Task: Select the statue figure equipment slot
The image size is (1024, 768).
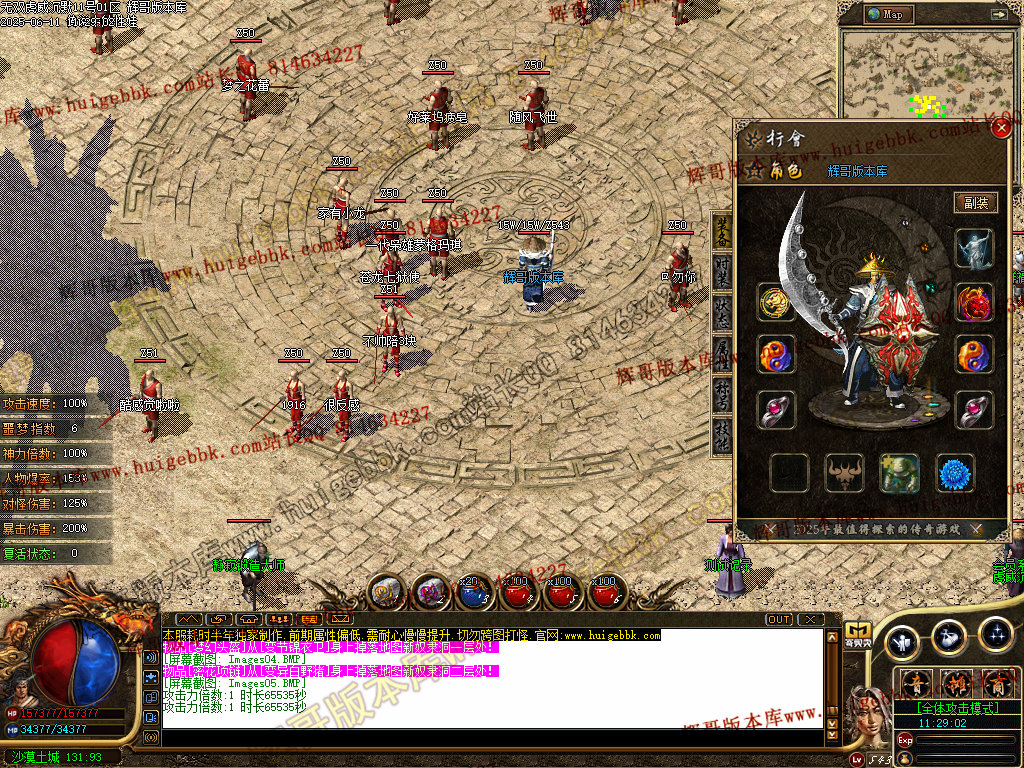Action: click(x=974, y=249)
